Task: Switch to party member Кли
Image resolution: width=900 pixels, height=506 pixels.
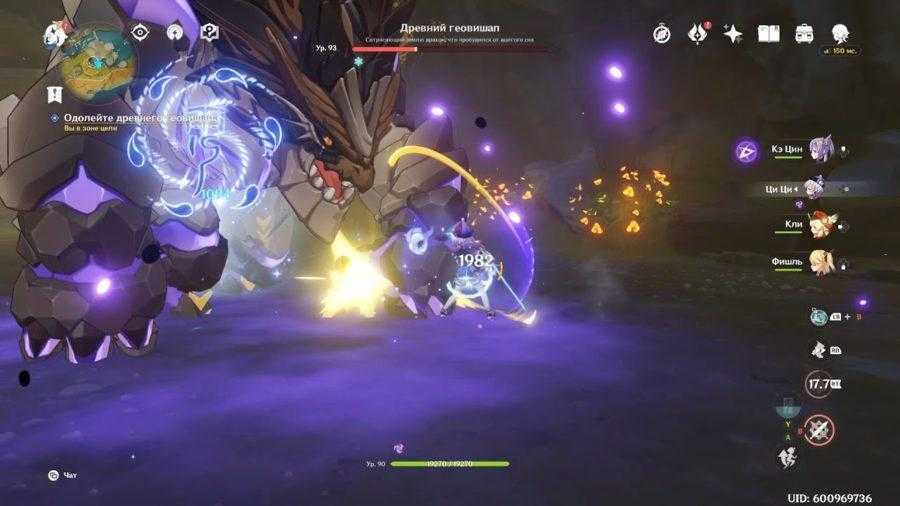Action: click(819, 226)
